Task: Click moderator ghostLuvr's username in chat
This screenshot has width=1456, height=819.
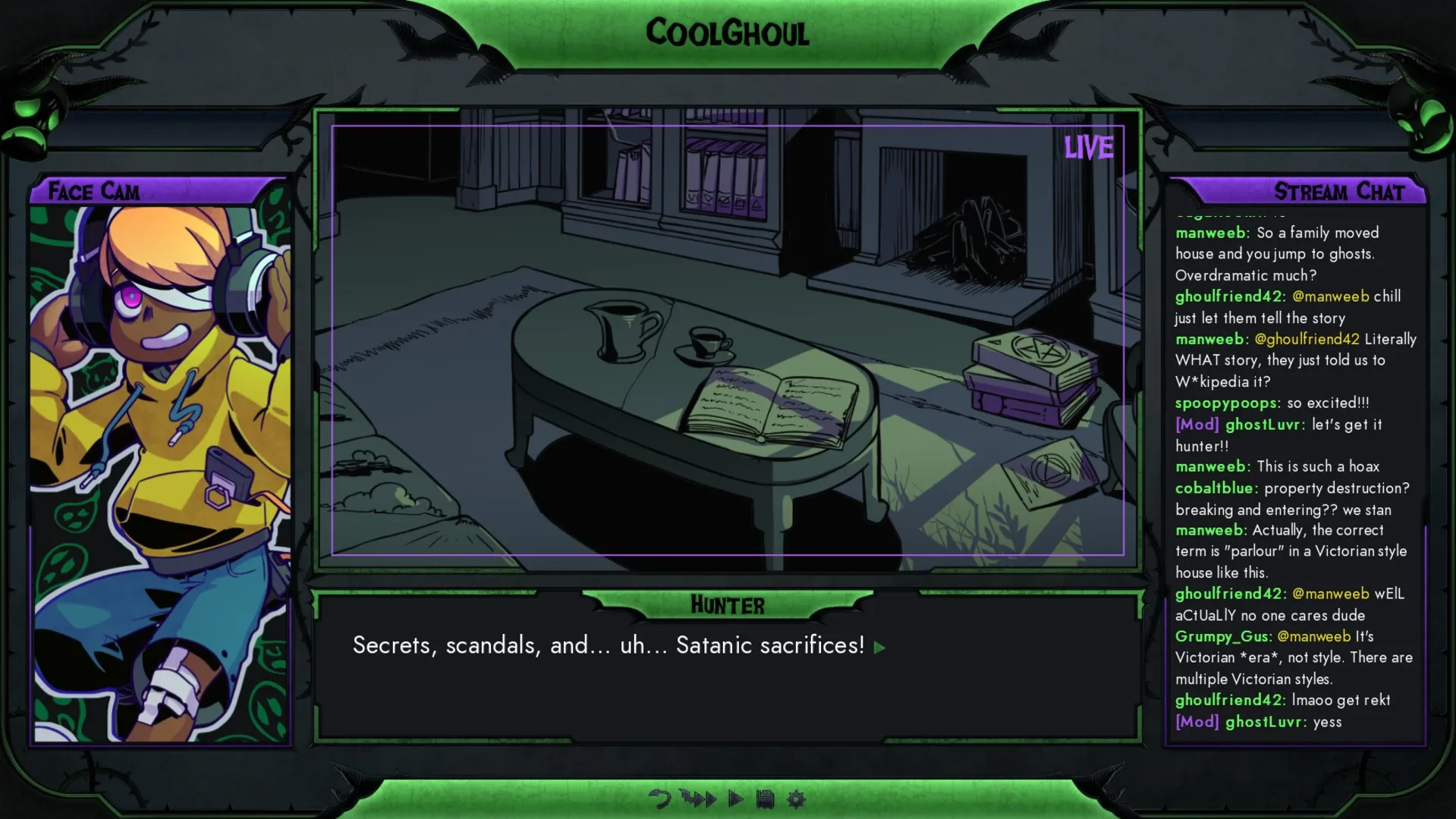Action: 1263,425
